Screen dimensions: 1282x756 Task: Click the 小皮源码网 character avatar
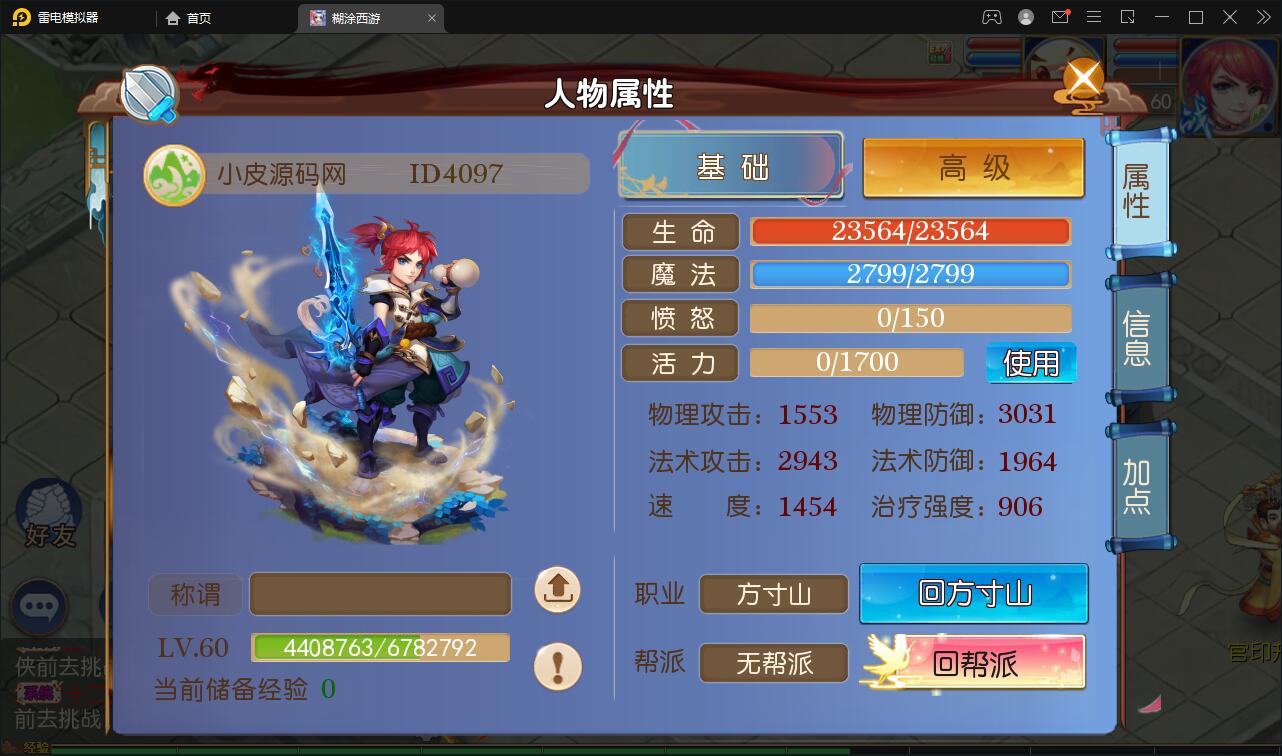(174, 172)
